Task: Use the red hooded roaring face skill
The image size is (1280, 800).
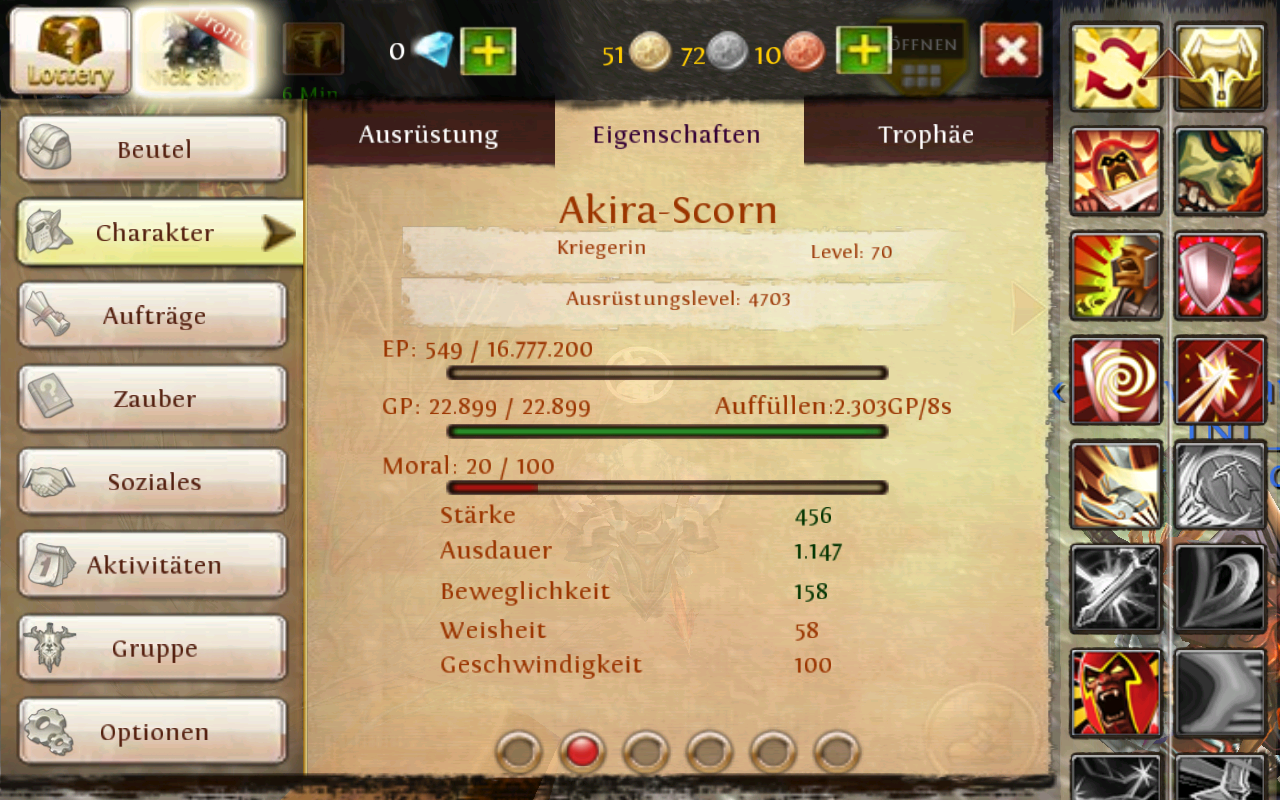Action: [x=1116, y=692]
